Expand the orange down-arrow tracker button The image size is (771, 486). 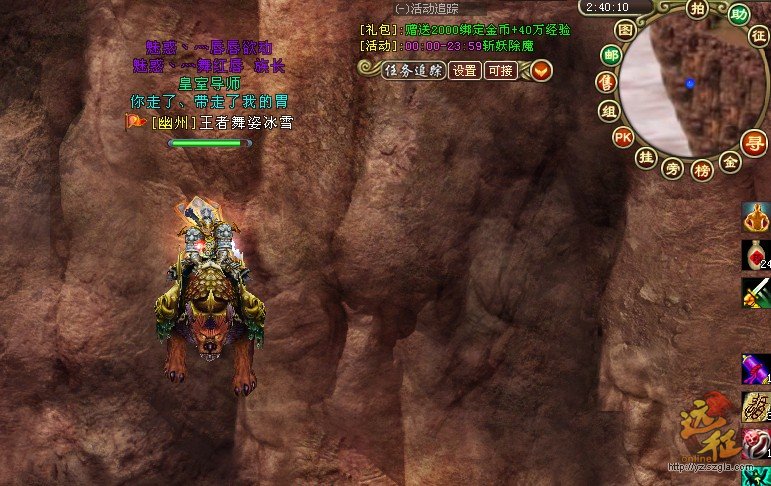point(541,70)
